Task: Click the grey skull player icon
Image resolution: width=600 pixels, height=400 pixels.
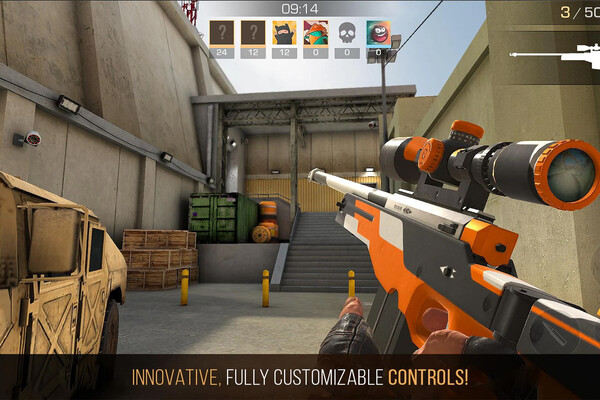Action: pyautogui.click(x=347, y=33)
